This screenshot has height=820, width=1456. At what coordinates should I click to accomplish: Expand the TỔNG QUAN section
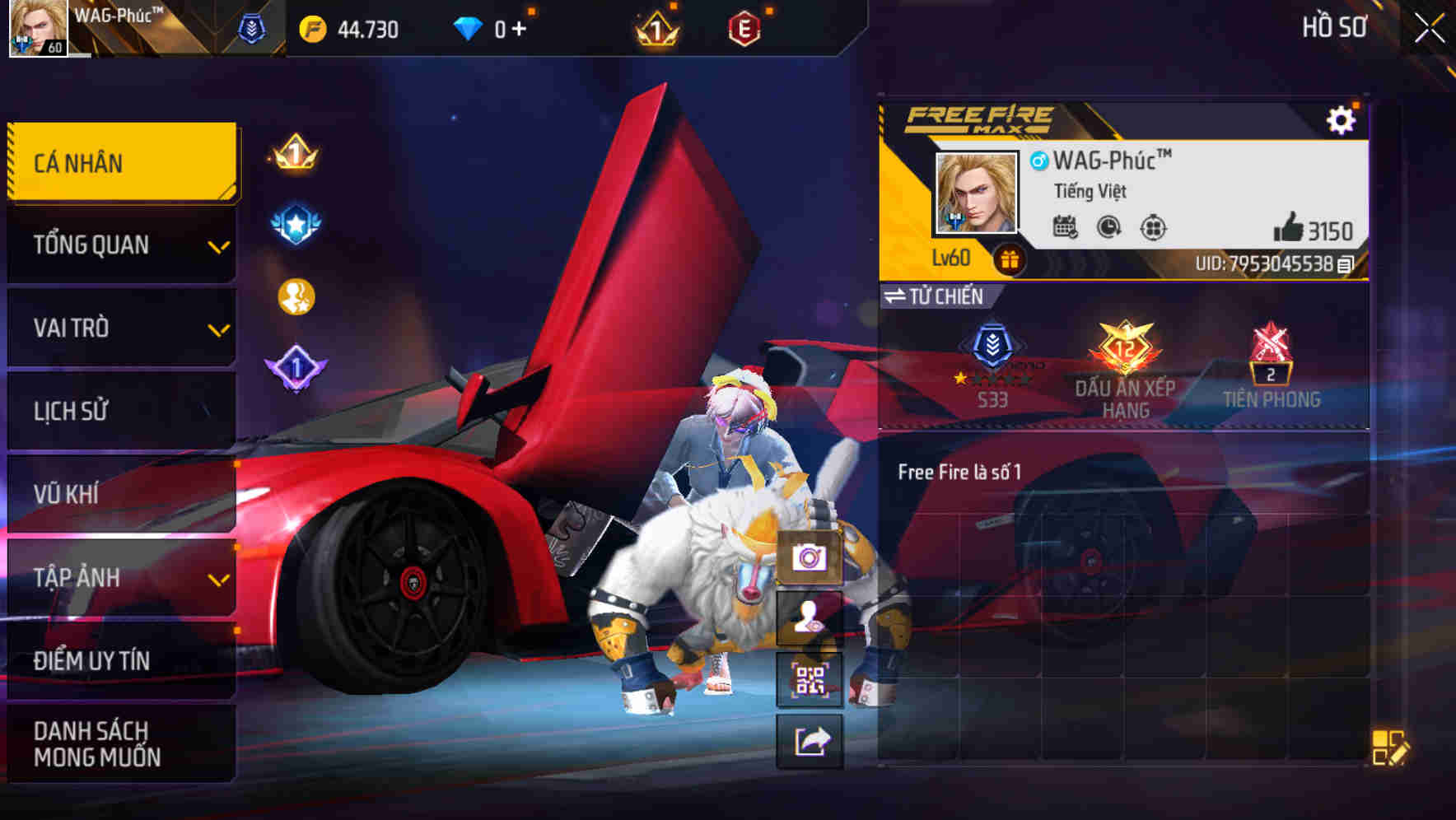coord(121,245)
